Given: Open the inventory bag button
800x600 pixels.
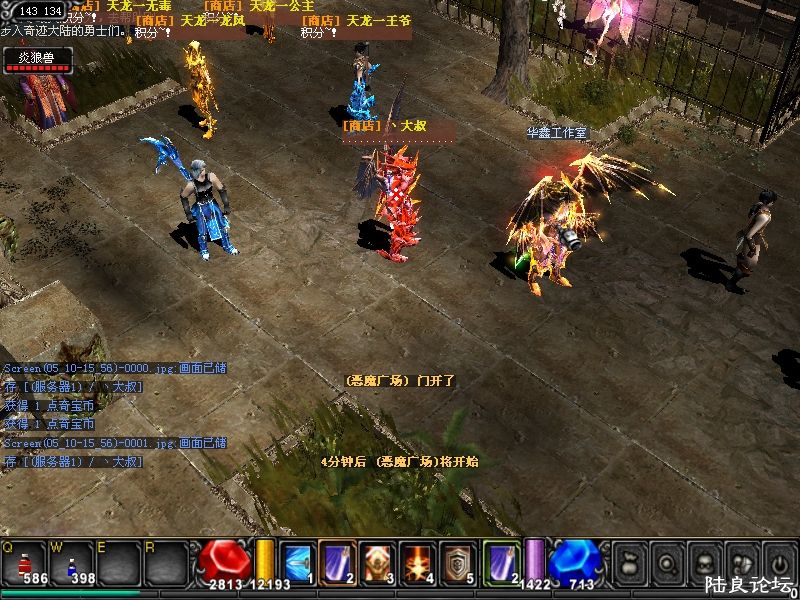Looking at the screenshot, I should point(629,561).
